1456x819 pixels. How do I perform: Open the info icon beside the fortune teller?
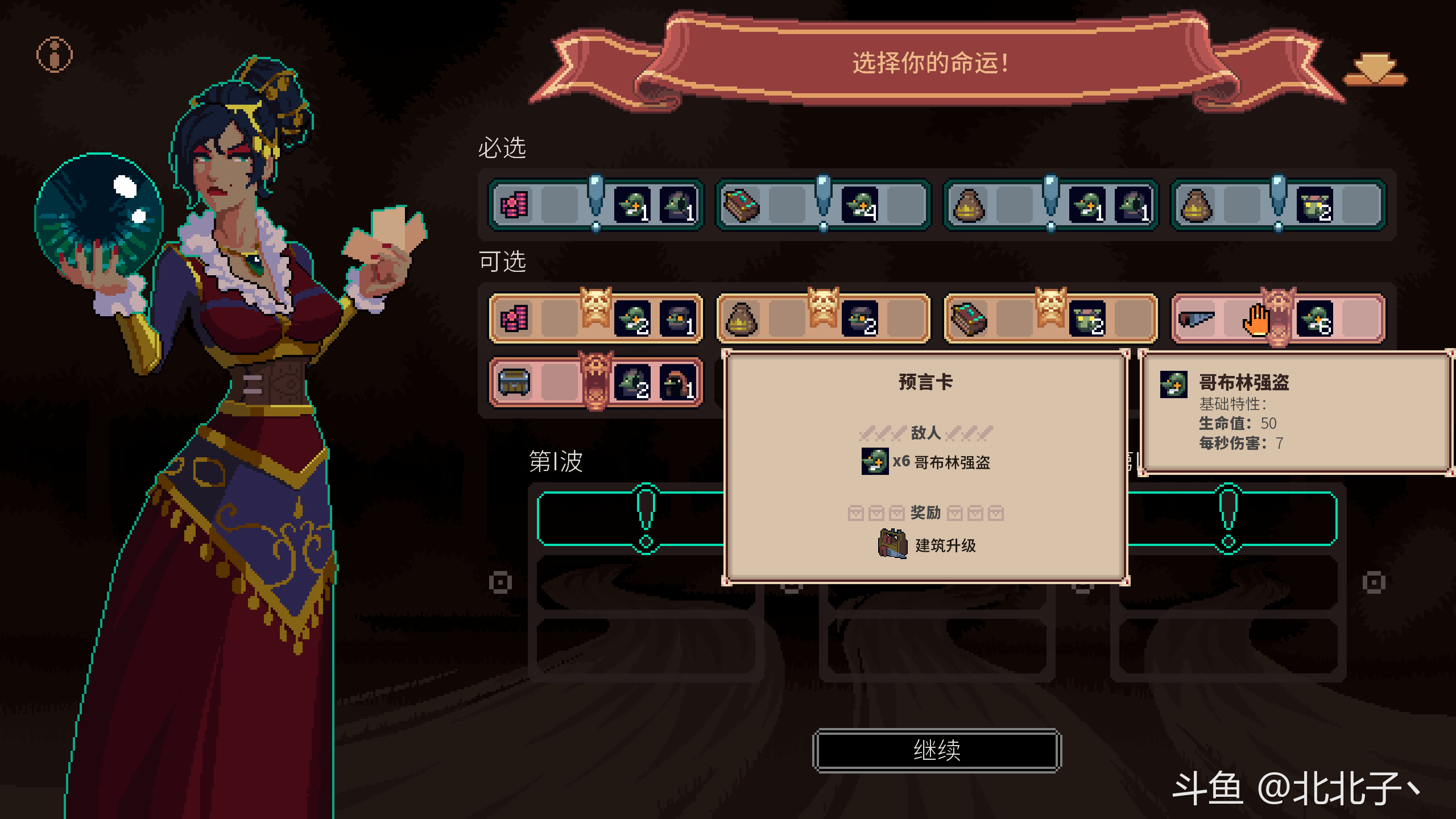click(x=55, y=55)
